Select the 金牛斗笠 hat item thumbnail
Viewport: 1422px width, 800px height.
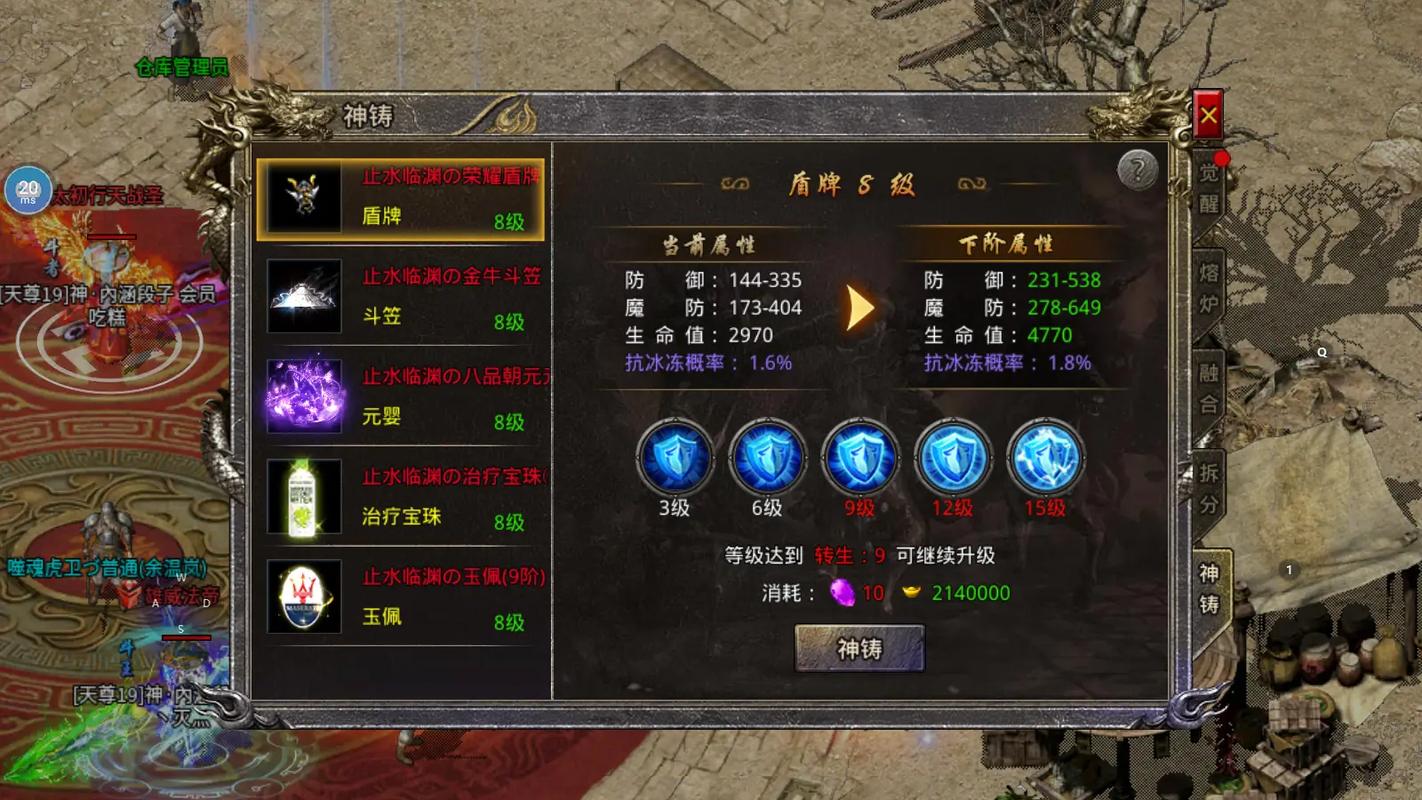tap(303, 296)
